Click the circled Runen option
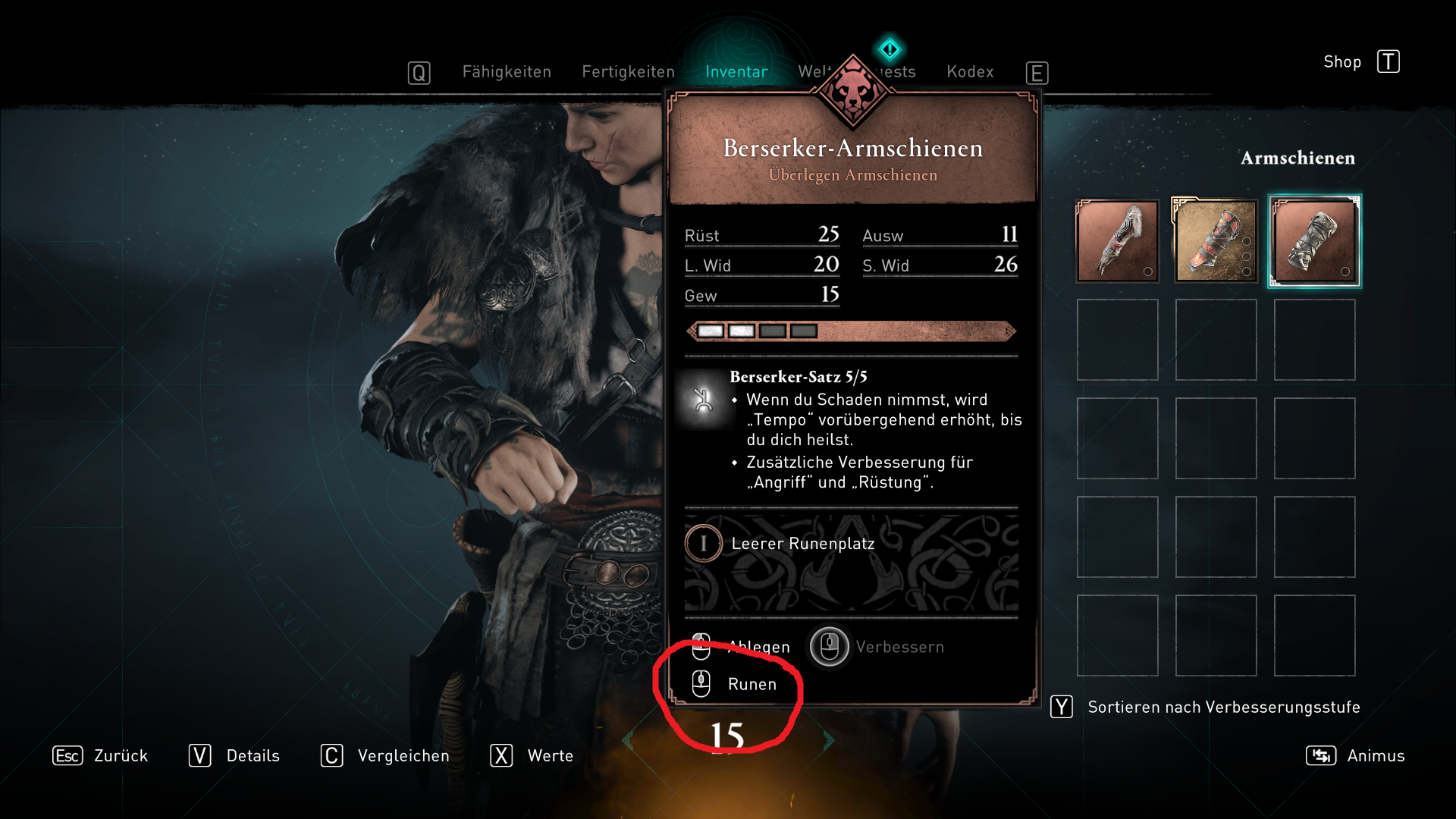Image resolution: width=1456 pixels, height=819 pixels. [x=752, y=683]
